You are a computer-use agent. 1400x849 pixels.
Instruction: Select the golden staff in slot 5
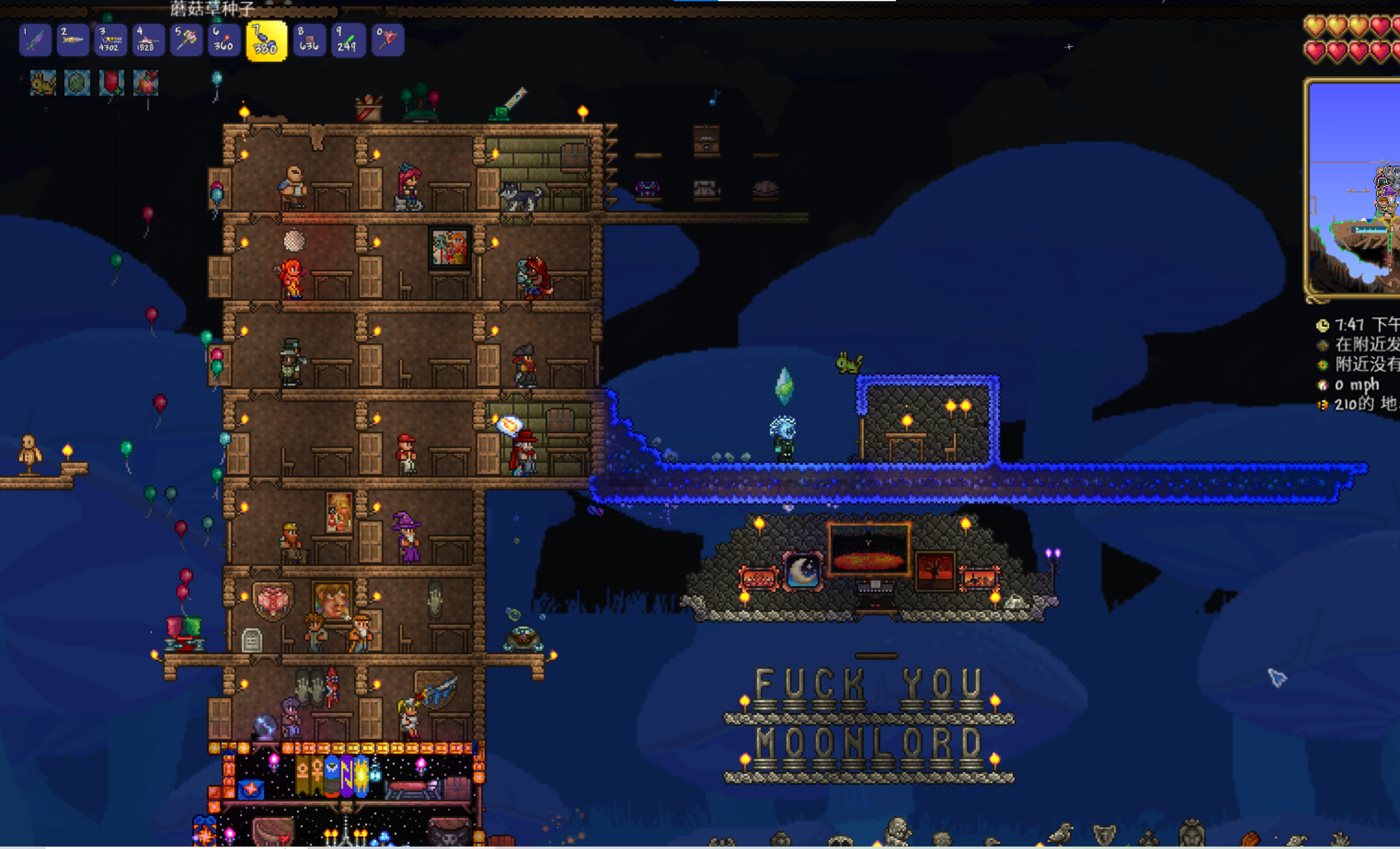186,40
